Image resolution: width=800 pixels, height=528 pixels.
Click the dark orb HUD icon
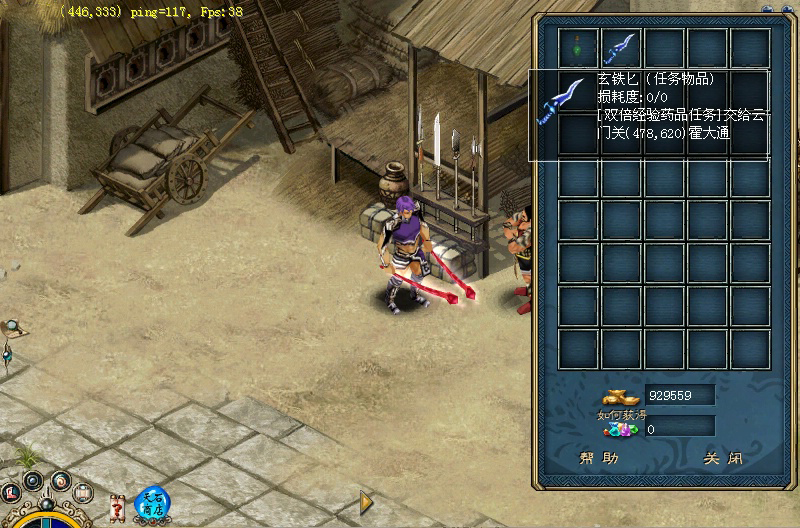point(33,481)
